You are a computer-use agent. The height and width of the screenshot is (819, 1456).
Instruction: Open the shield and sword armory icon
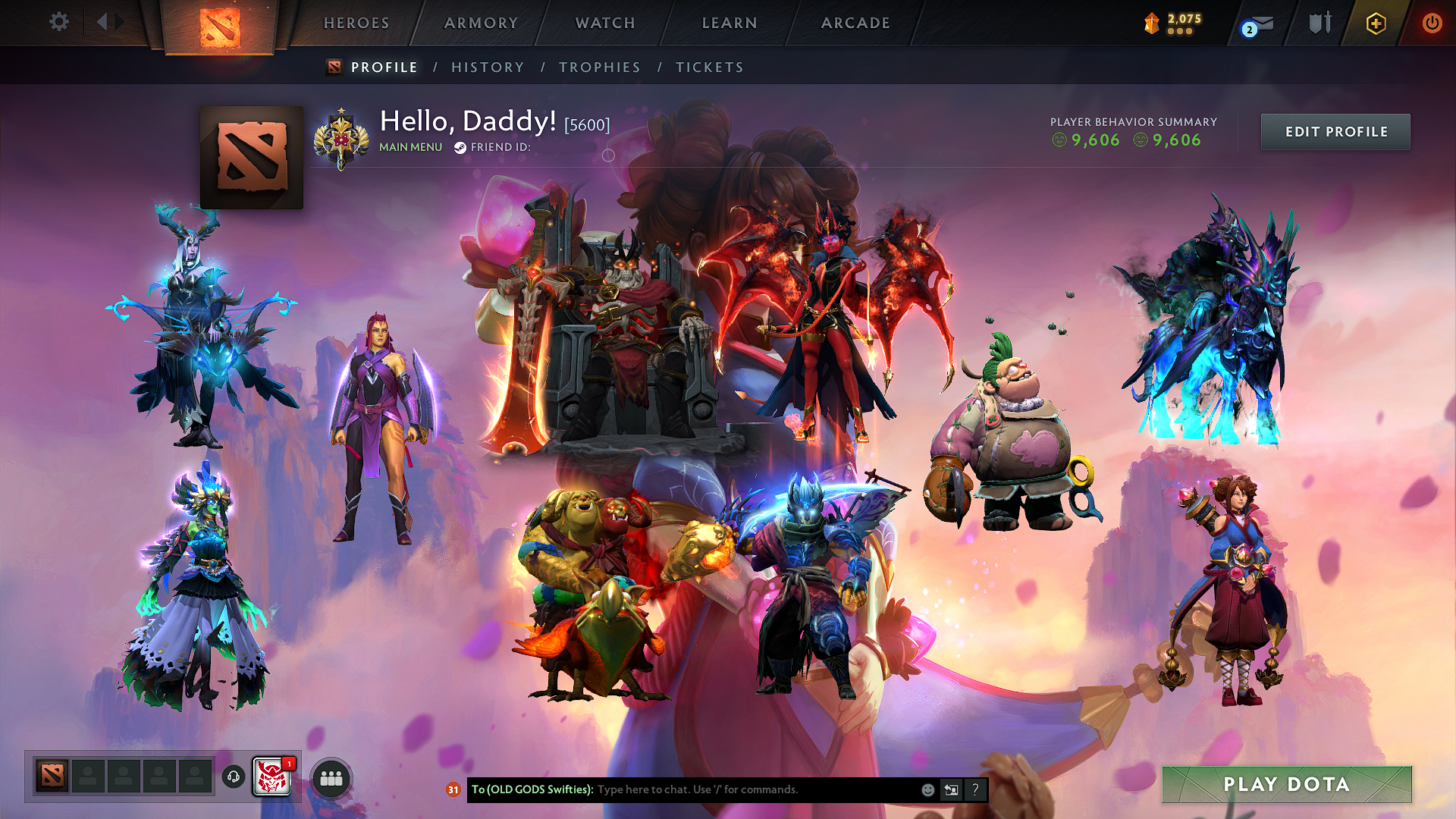pos(1319,23)
